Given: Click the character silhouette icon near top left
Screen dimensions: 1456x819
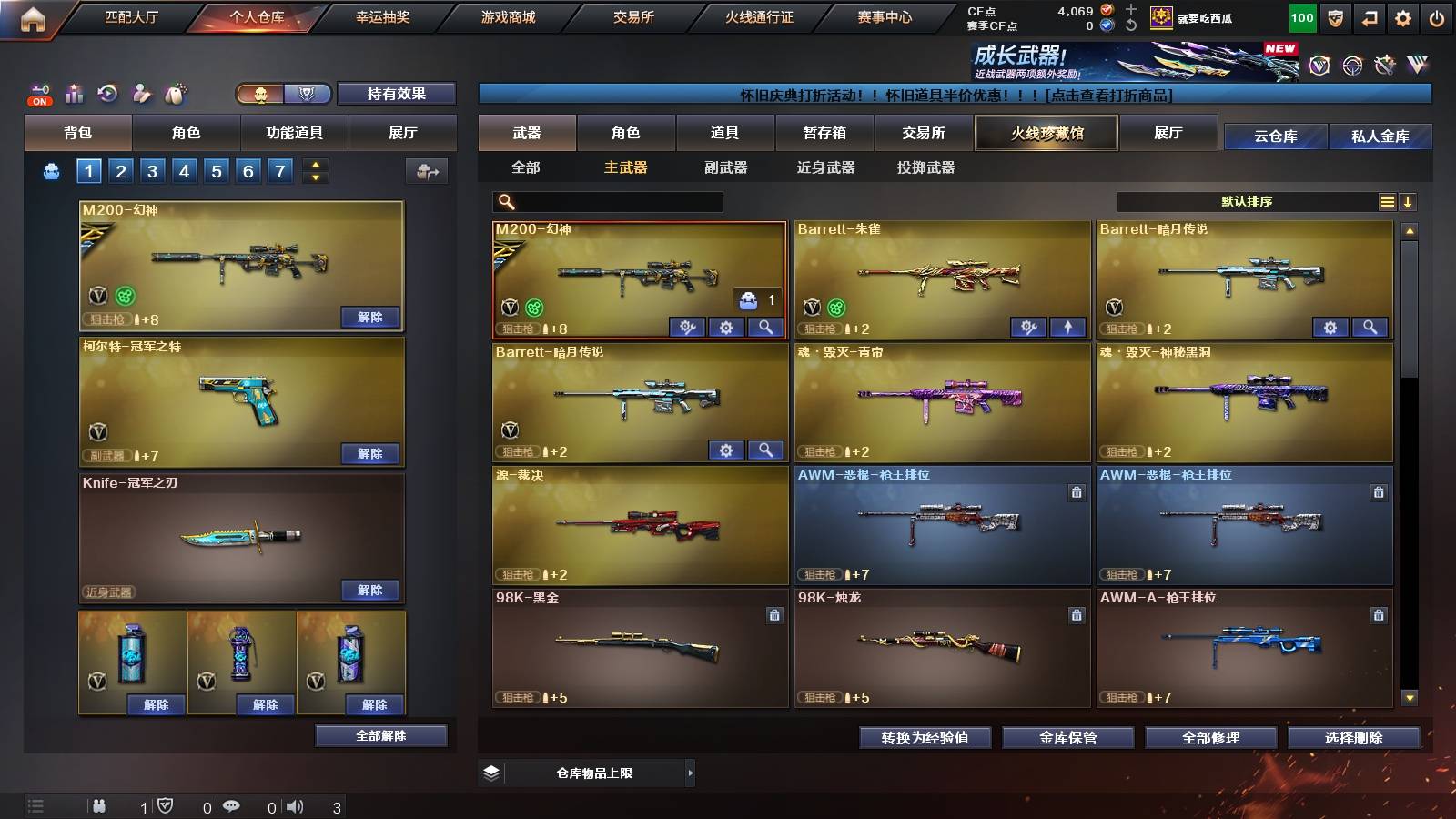Looking at the screenshot, I should (140, 93).
